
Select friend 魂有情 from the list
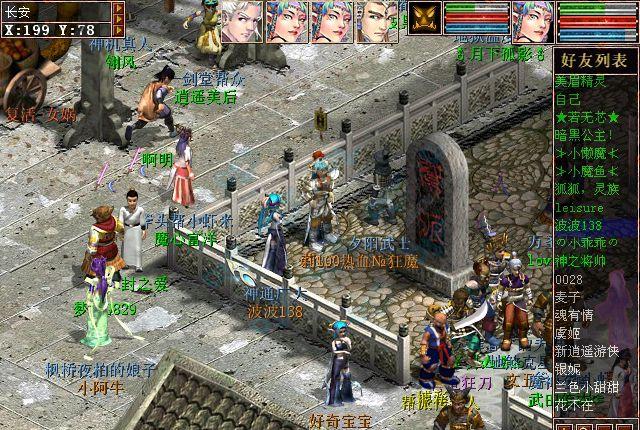click(574, 315)
